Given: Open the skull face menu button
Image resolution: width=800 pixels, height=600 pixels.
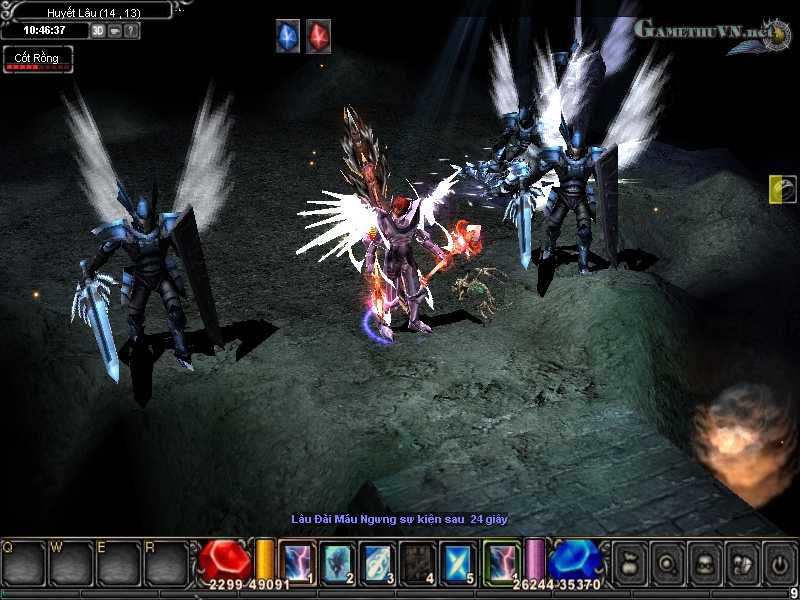Looking at the screenshot, I should pyautogui.click(x=704, y=563).
